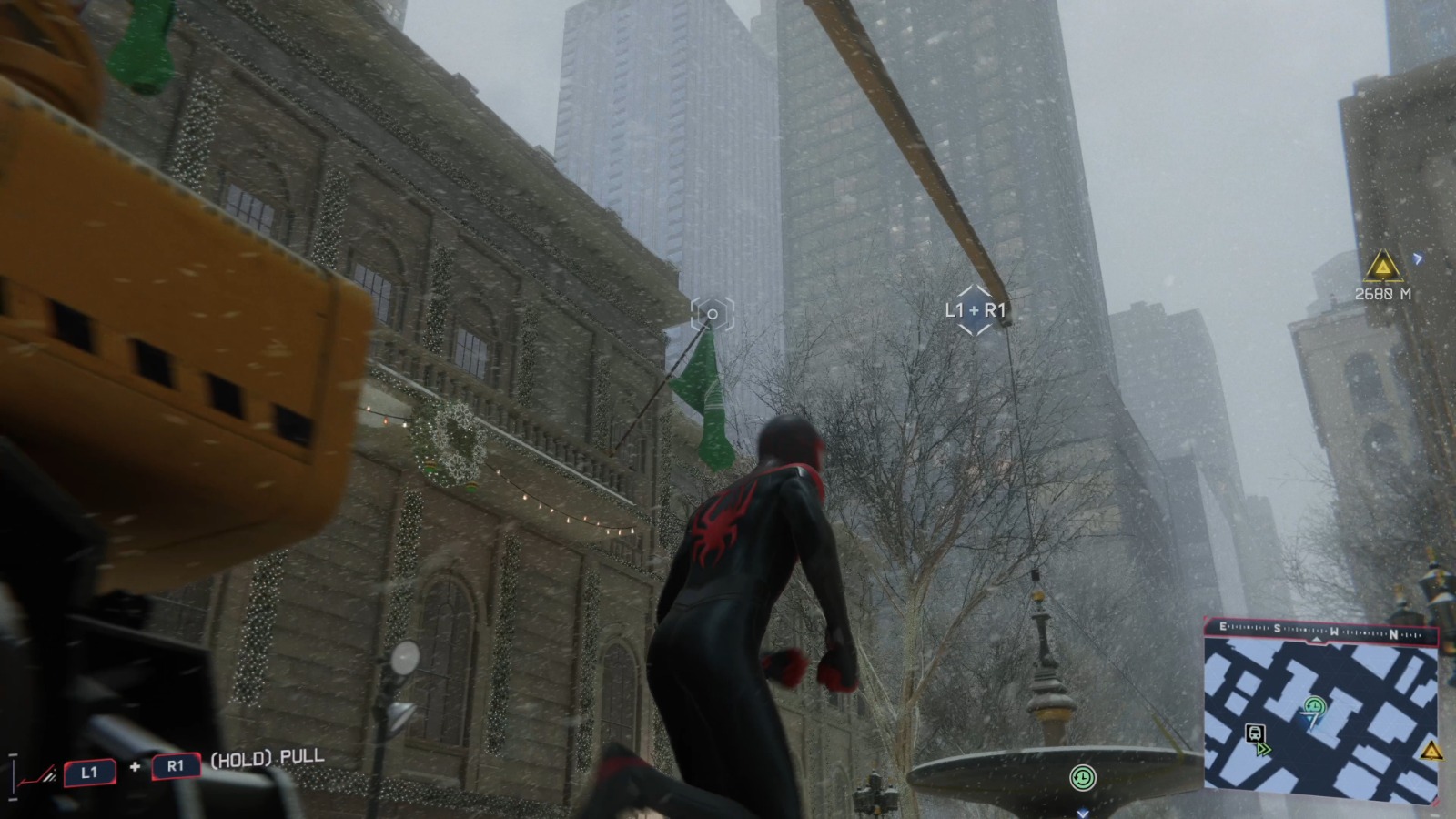
Task: Click the W heading on the compass bar
Action: [x=1333, y=631]
